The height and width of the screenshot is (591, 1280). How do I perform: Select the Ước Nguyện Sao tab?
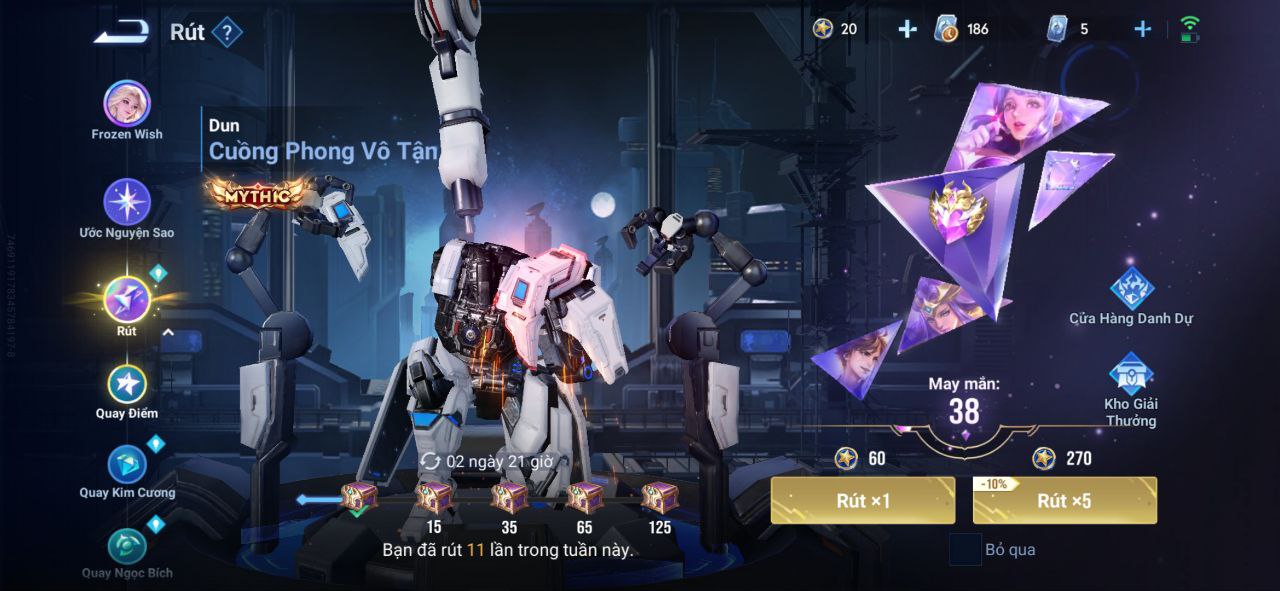pyautogui.click(x=127, y=203)
